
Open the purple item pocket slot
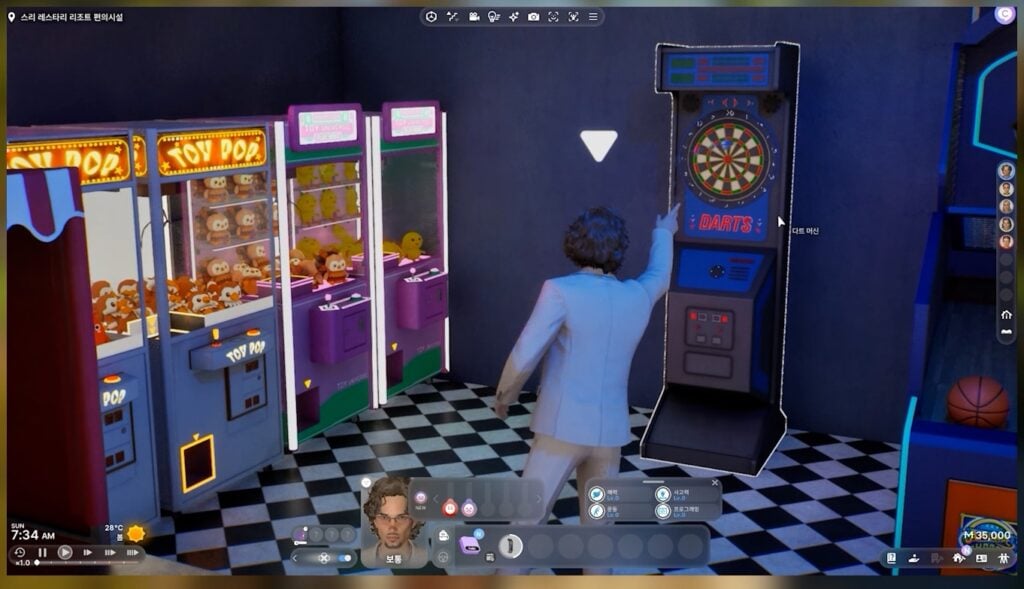click(469, 545)
